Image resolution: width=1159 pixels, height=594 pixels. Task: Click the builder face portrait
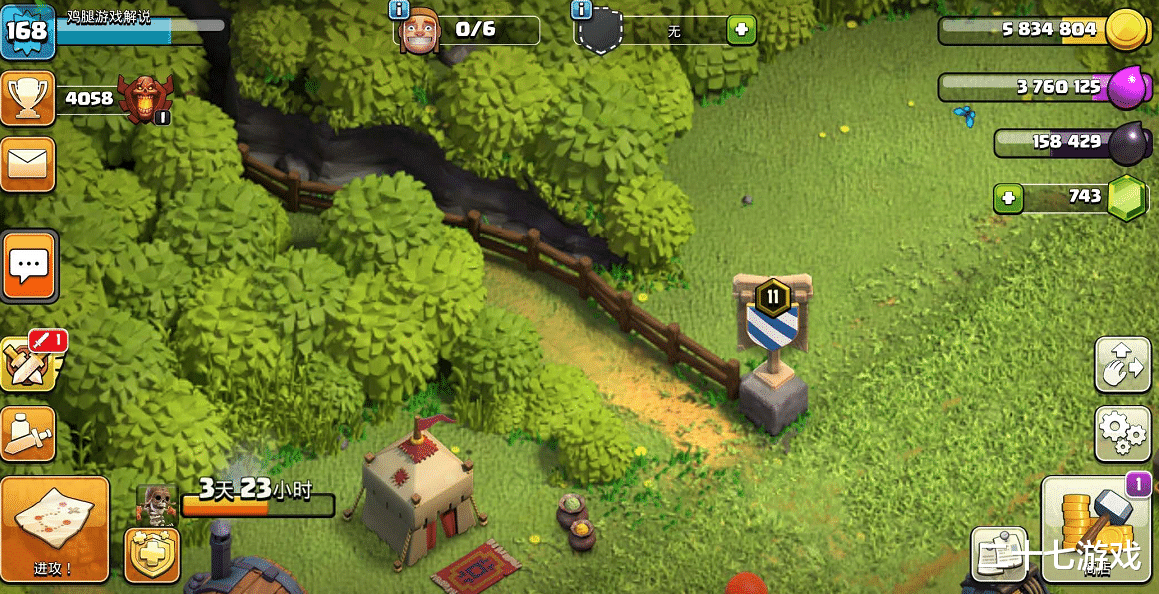420,33
